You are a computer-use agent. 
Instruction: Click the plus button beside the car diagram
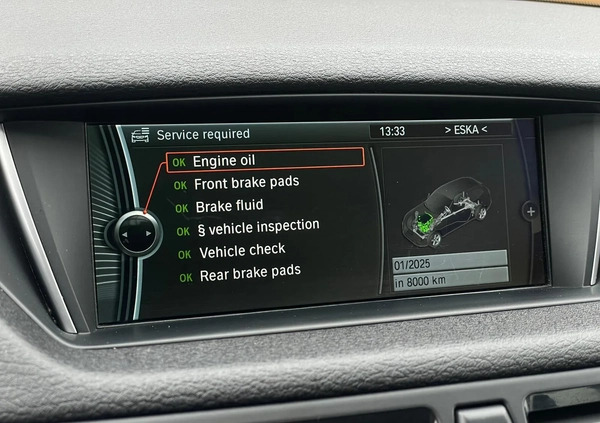point(530,212)
